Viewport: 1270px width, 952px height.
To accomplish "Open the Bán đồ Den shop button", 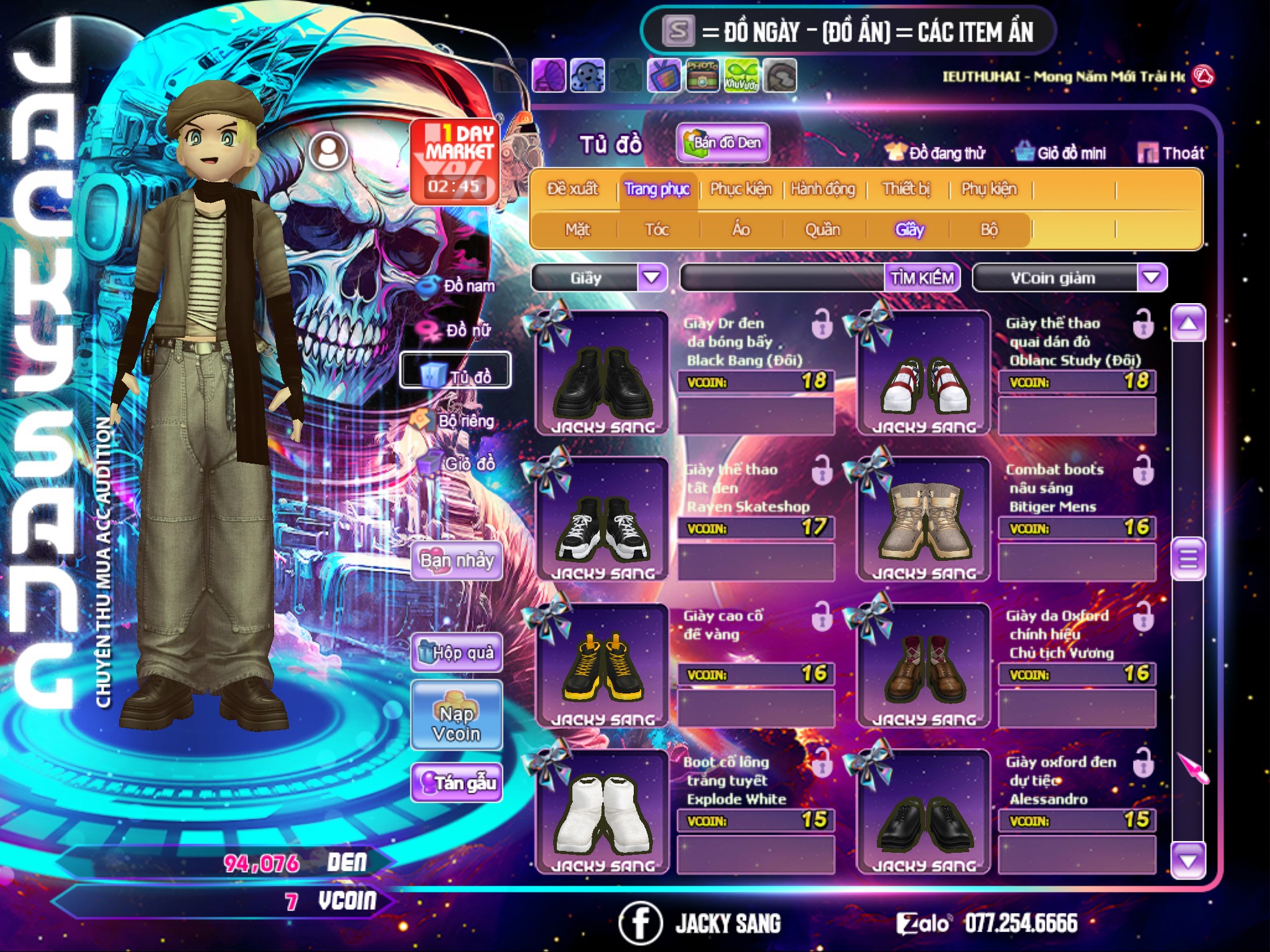I will 723,143.
